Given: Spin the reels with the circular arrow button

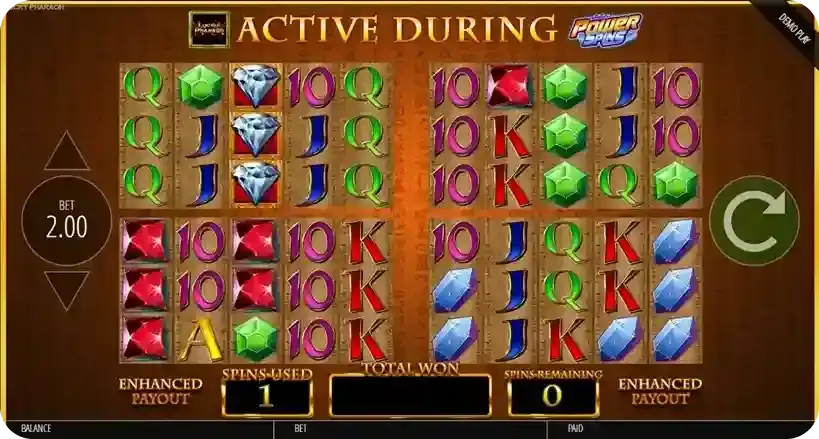Looking at the screenshot, I should [754, 223].
